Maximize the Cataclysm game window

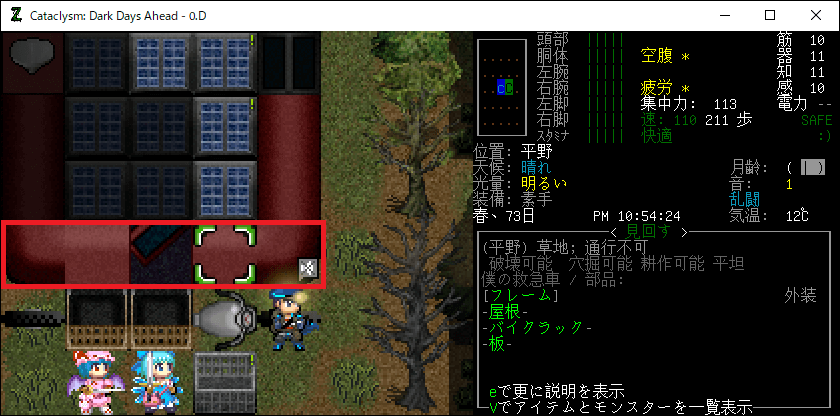(x=770, y=16)
